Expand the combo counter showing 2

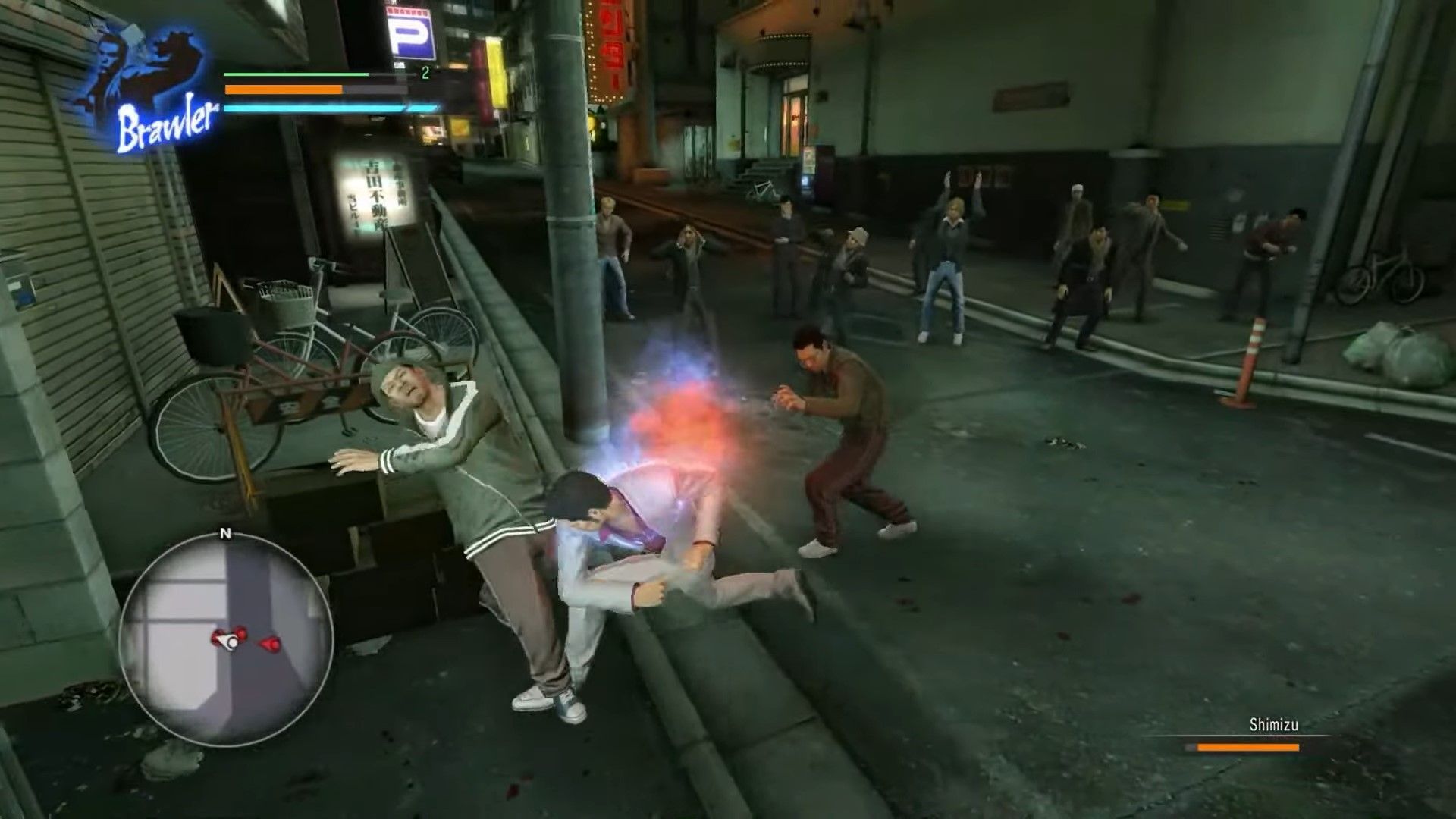pos(425,72)
